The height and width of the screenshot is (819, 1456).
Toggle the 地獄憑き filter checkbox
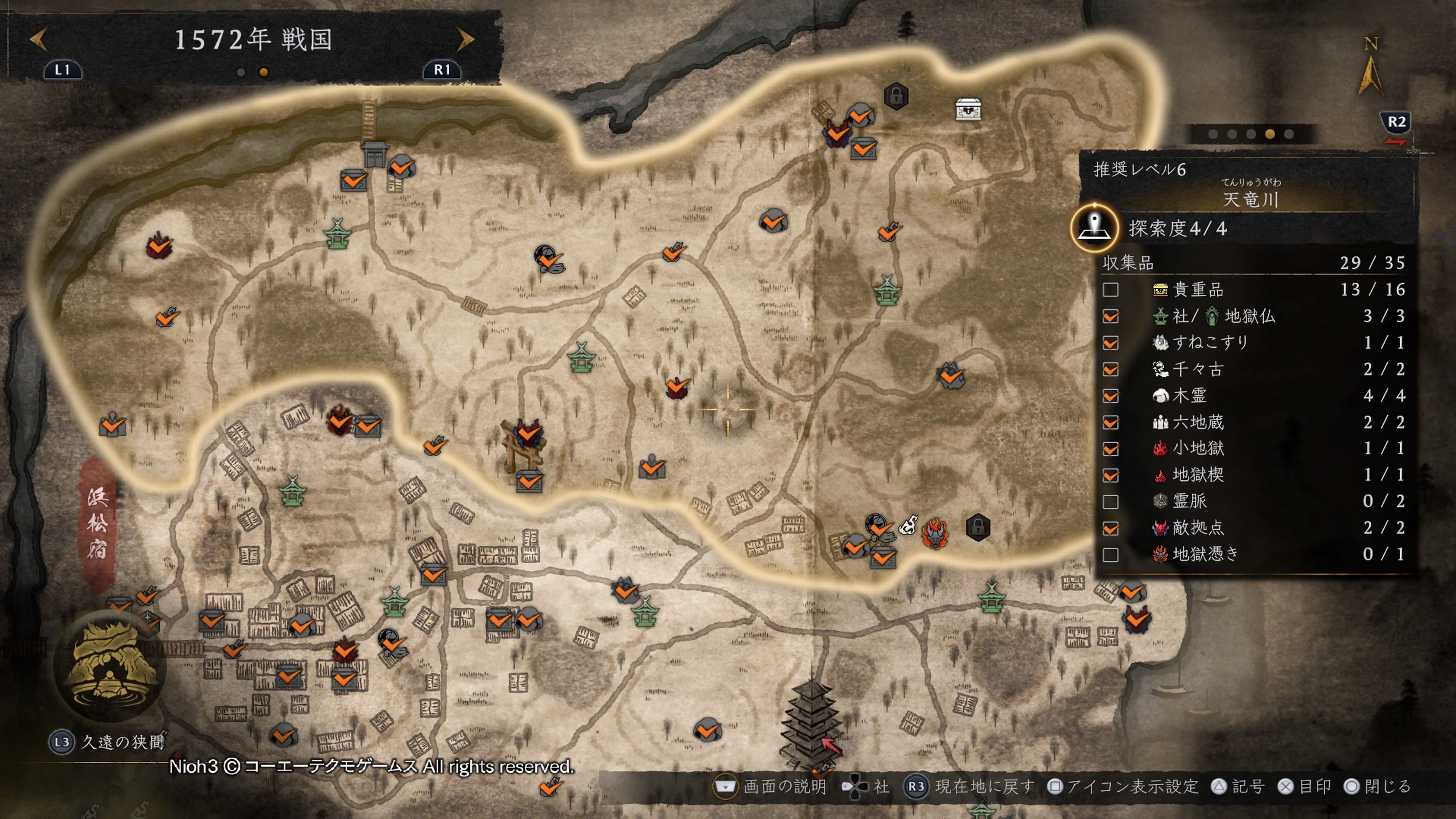1110,555
